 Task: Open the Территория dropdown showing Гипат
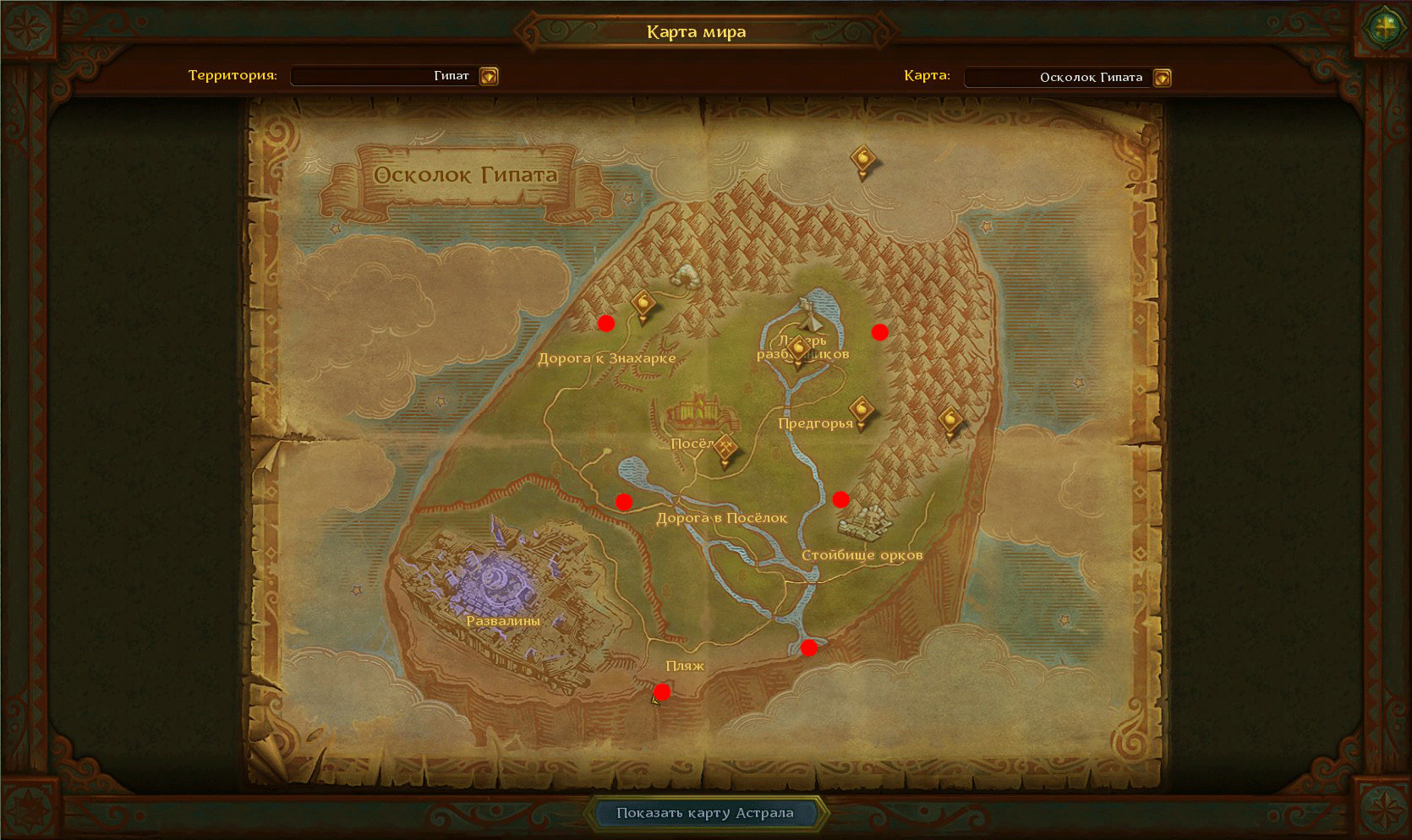489,76
